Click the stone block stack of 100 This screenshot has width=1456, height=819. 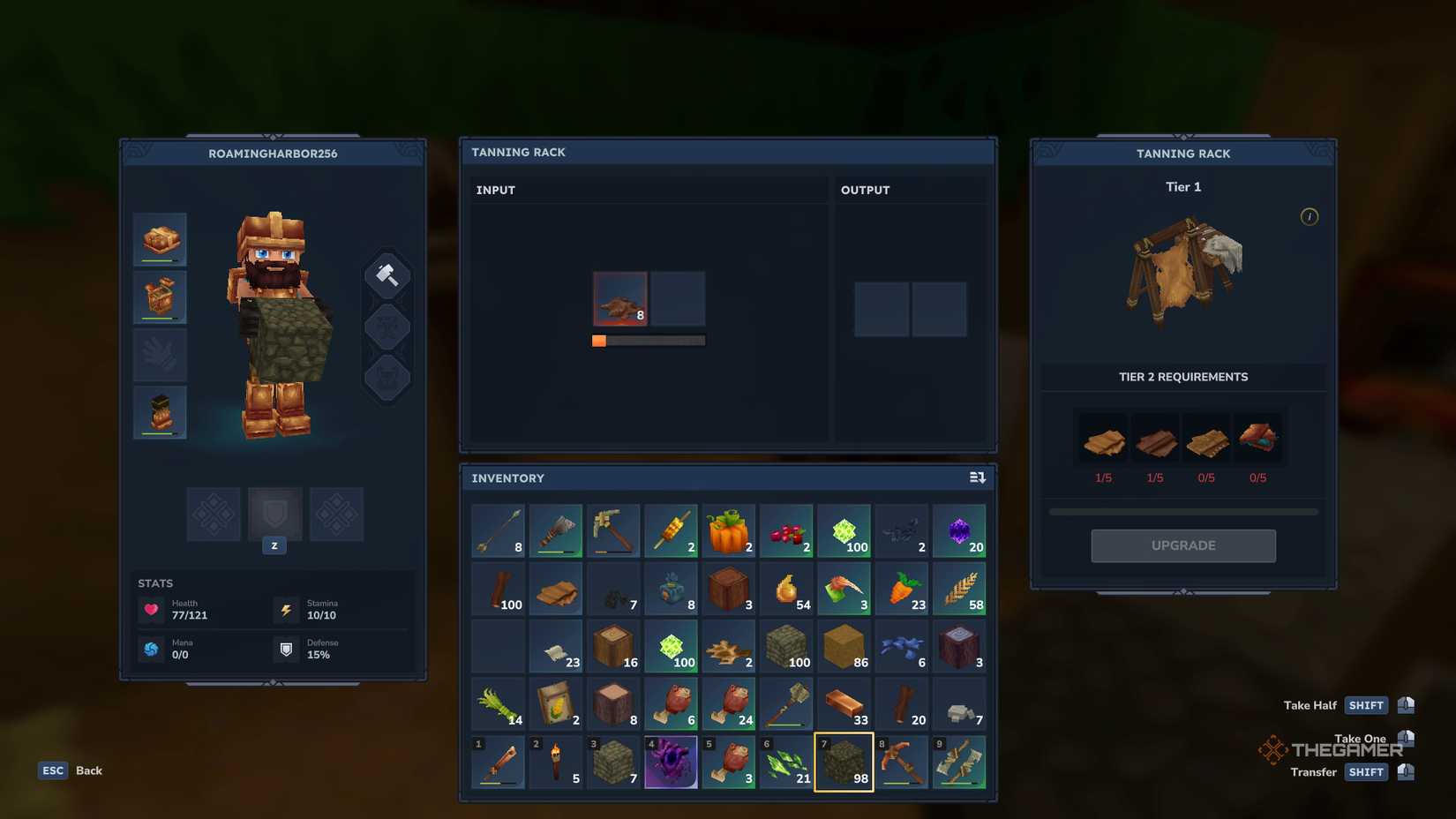point(786,646)
